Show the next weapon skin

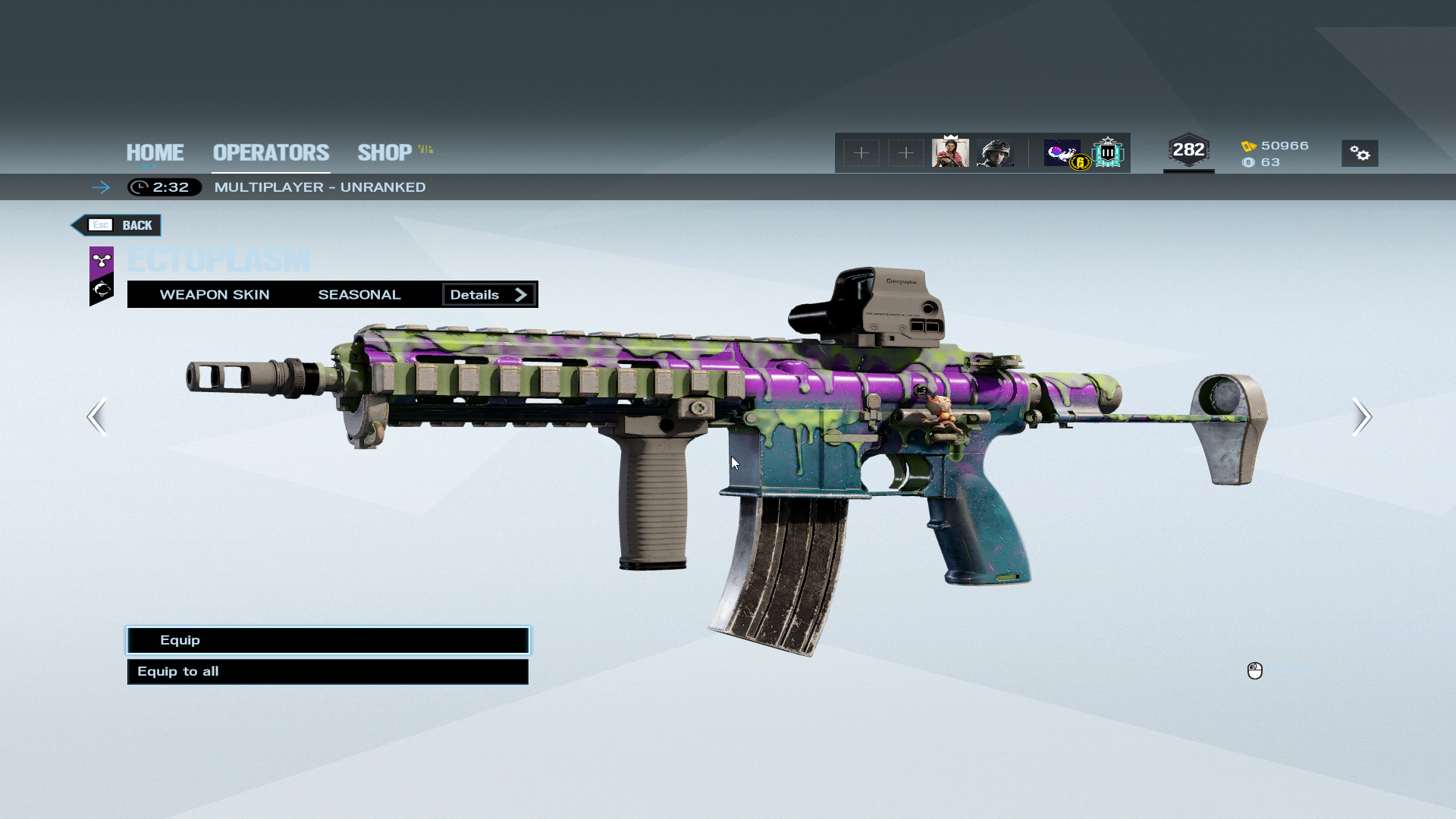(x=1361, y=416)
